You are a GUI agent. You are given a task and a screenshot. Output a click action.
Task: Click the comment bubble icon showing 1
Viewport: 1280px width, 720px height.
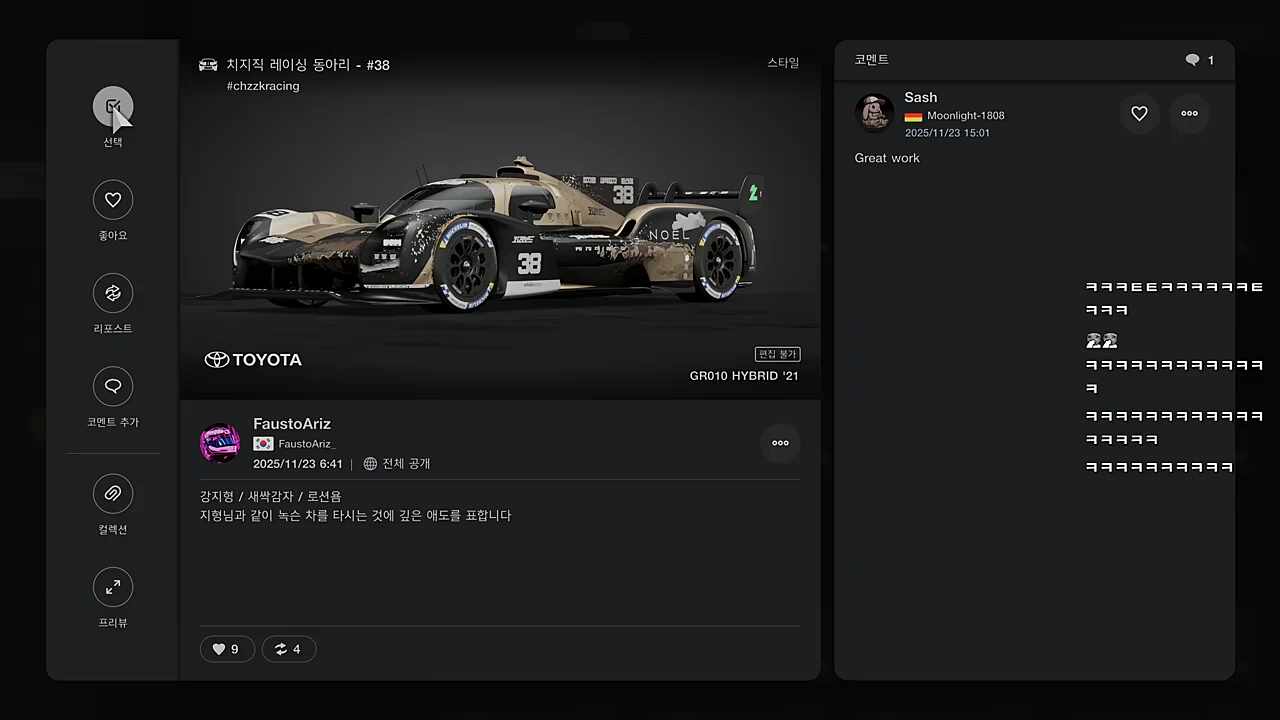[1192, 59]
